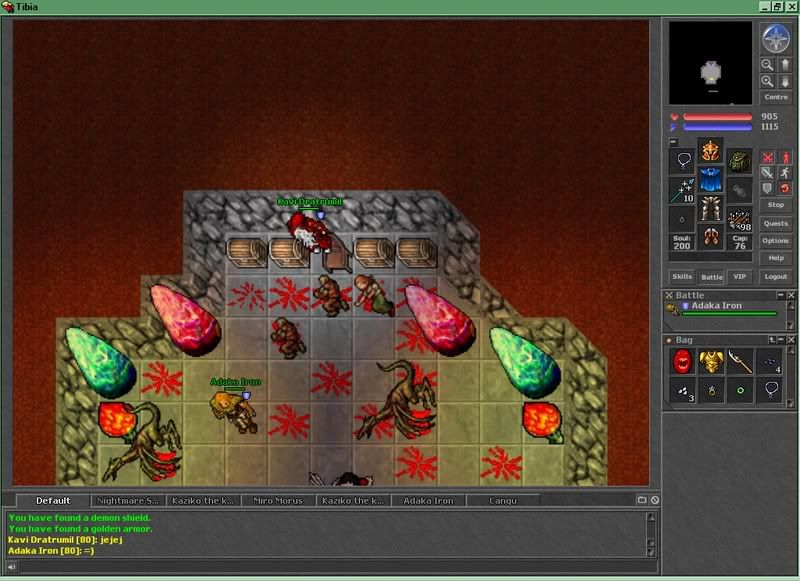
Task: Toggle the VIP list window
Action: point(740,277)
